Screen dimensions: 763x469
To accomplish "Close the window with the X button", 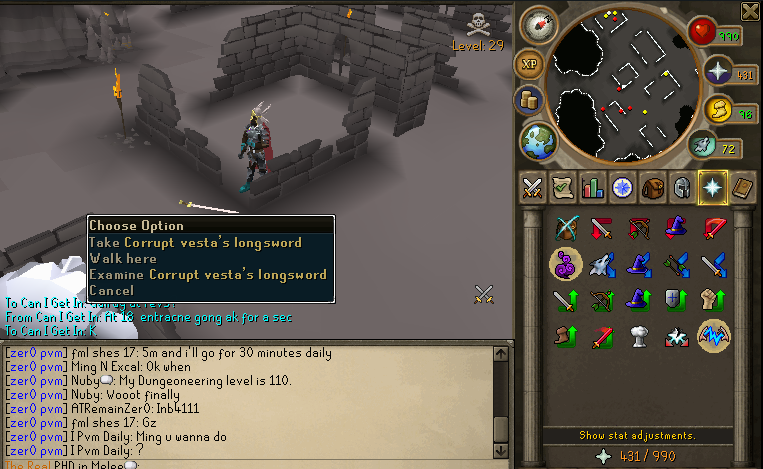I will (750, 11).
